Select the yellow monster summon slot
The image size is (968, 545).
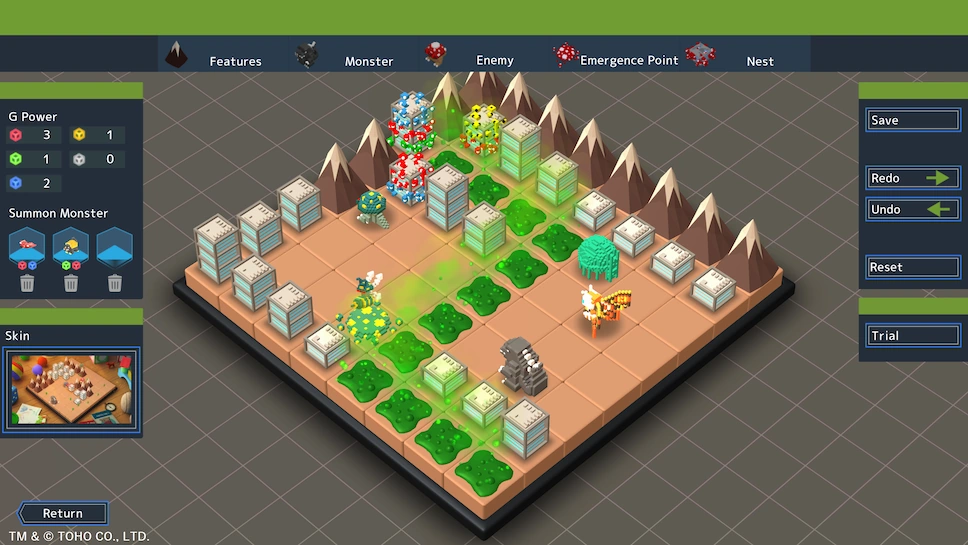pos(71,246)
